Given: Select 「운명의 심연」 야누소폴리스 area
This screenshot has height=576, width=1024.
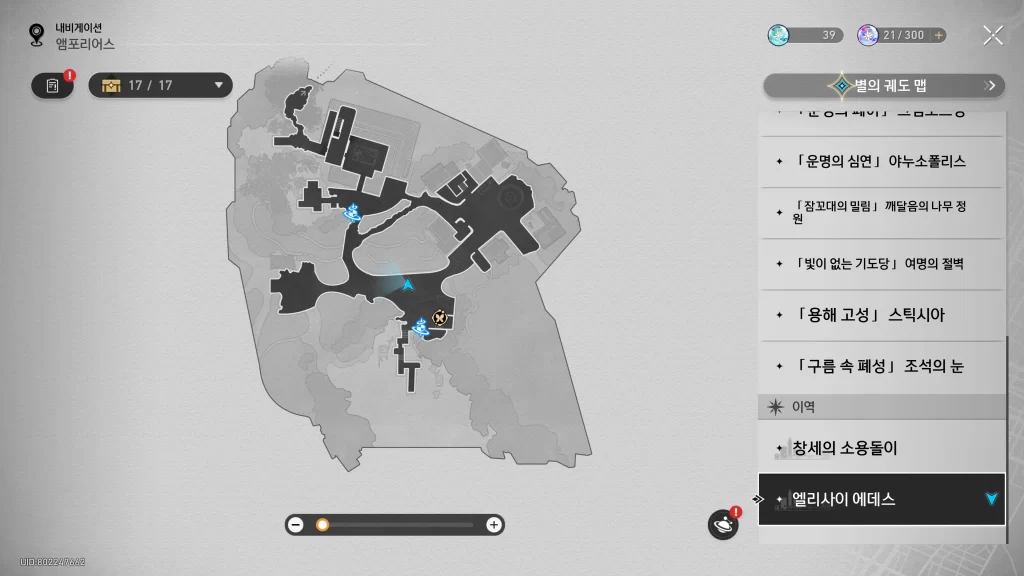Looking at the screenshot, I should point(880,161).
